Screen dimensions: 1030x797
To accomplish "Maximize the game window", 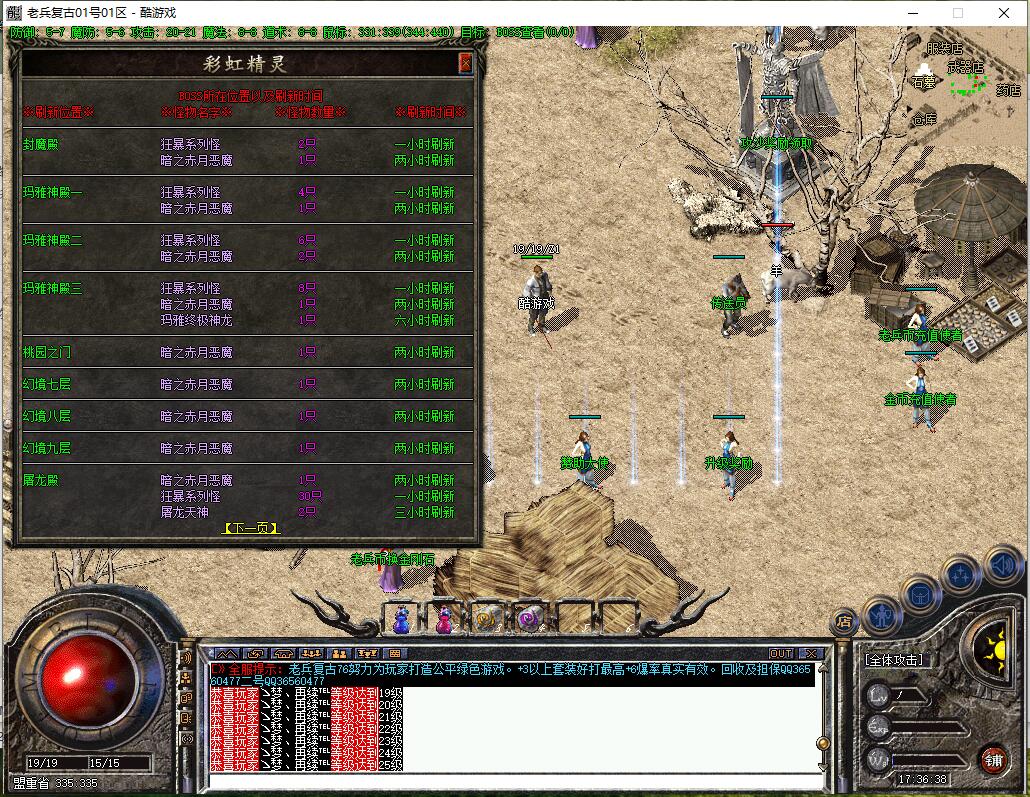I will [957, 13].
